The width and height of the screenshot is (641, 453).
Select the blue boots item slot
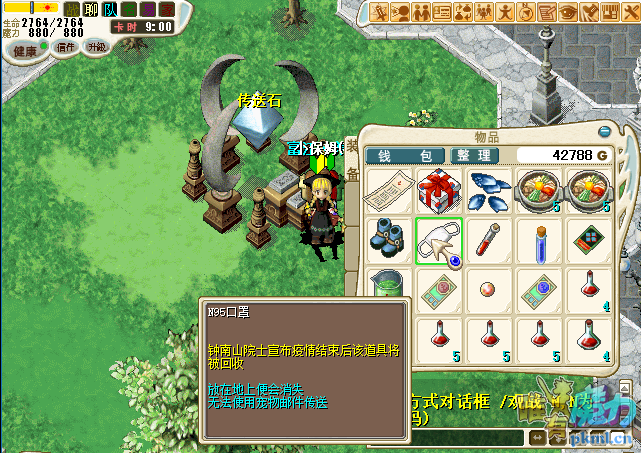388,242
